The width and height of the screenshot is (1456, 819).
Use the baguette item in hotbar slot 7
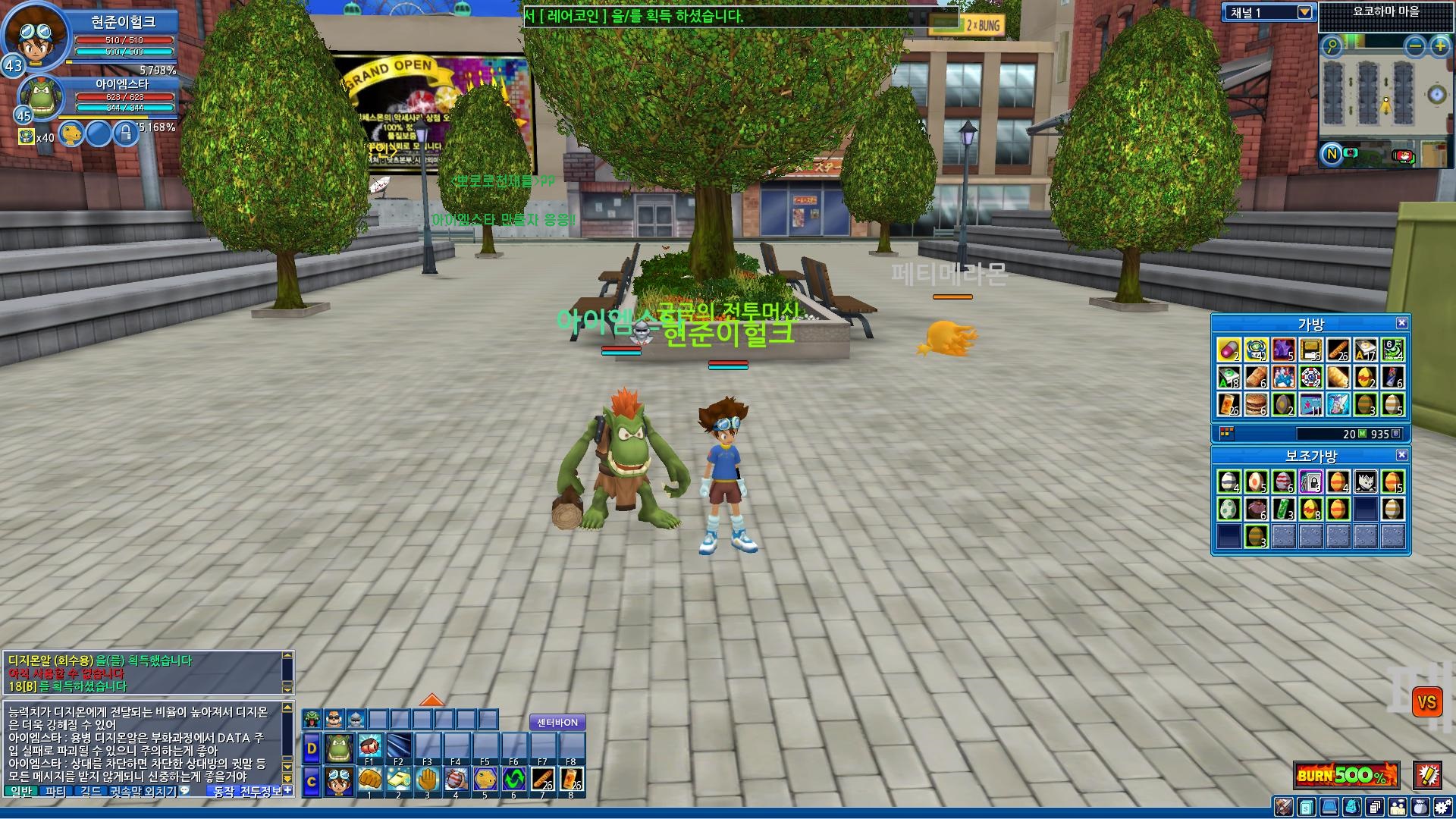(542, 780)
